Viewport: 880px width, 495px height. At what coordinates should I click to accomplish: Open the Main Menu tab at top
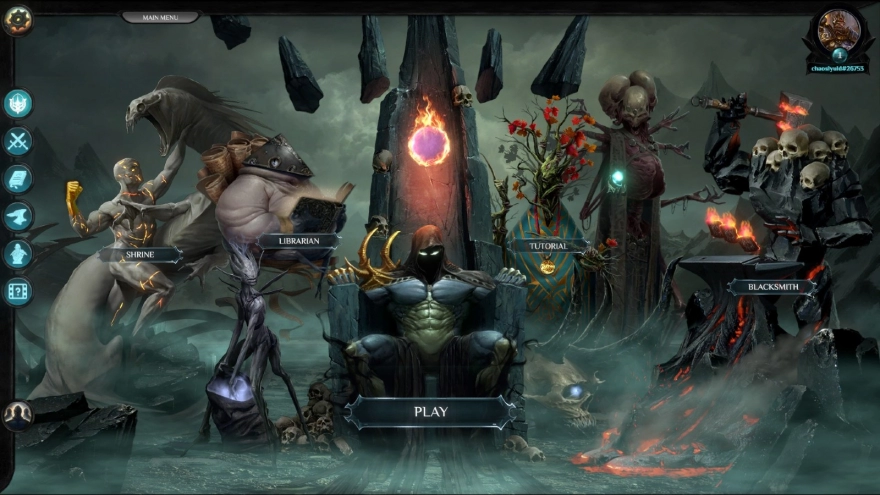click(x=160, y=17)
